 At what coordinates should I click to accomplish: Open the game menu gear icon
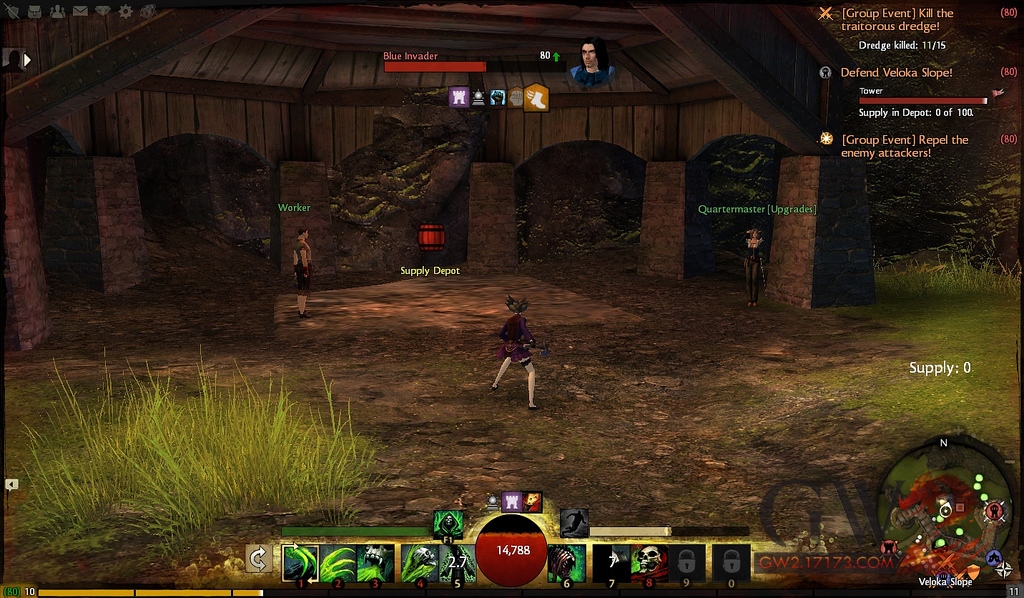click(125, 12)
